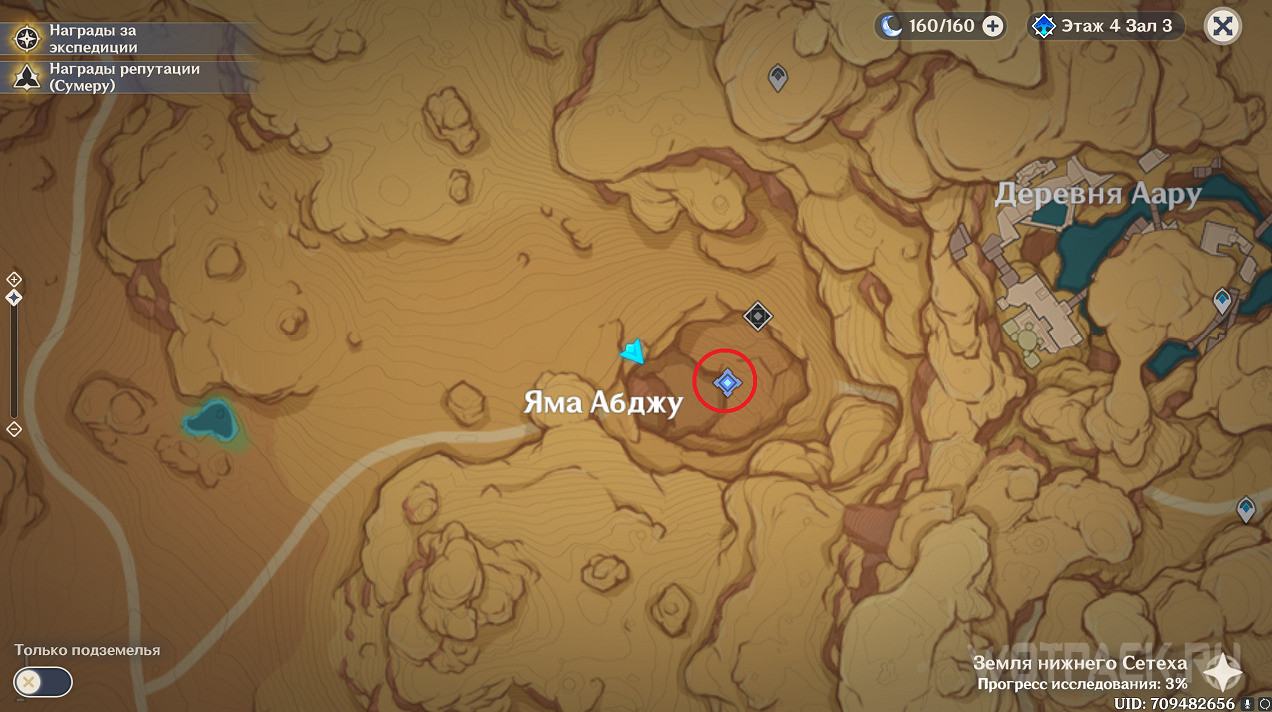Select the teleport waypoint inside Aaru Village
Viewport: 1272px width, 712px height.
tap(1221, 299)
